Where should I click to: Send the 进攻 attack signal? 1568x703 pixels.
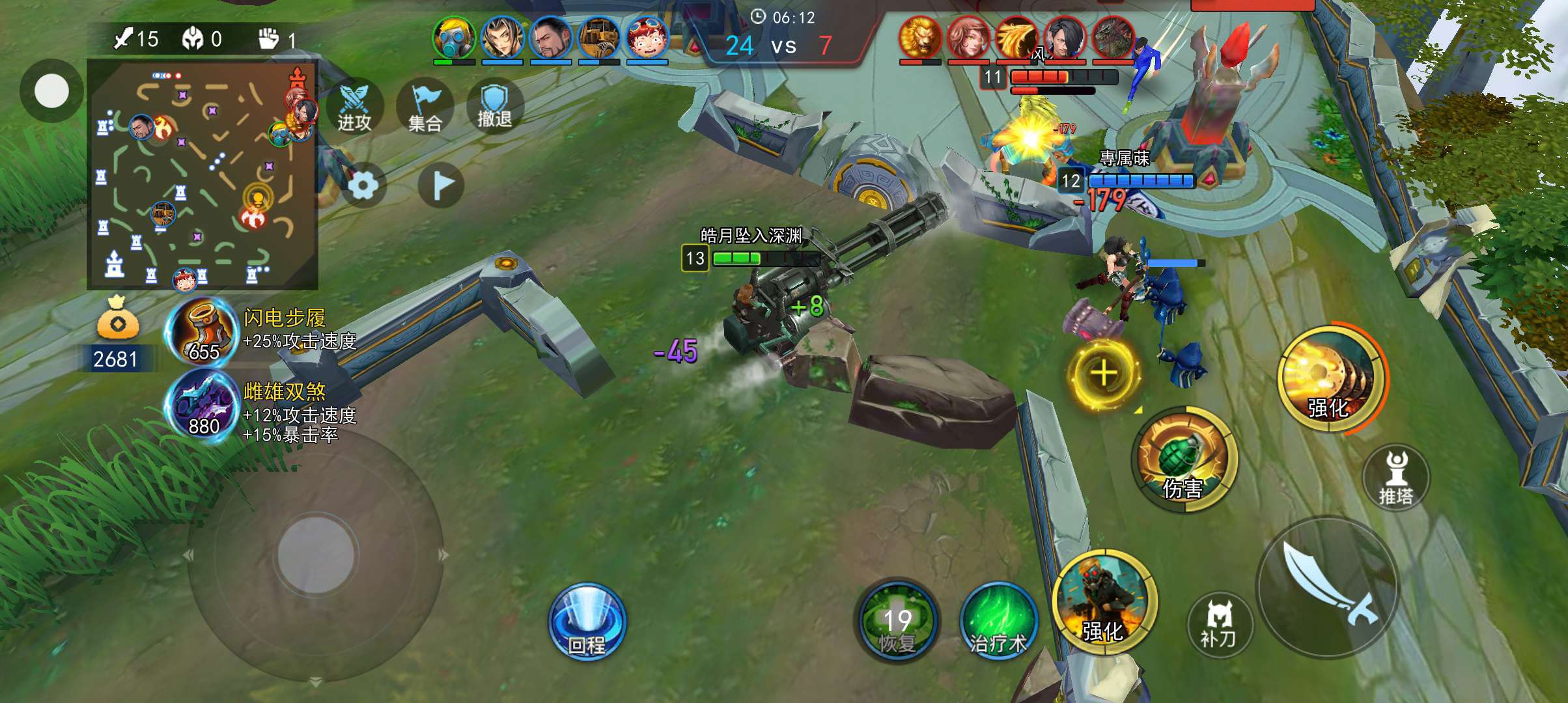point(354,107)
